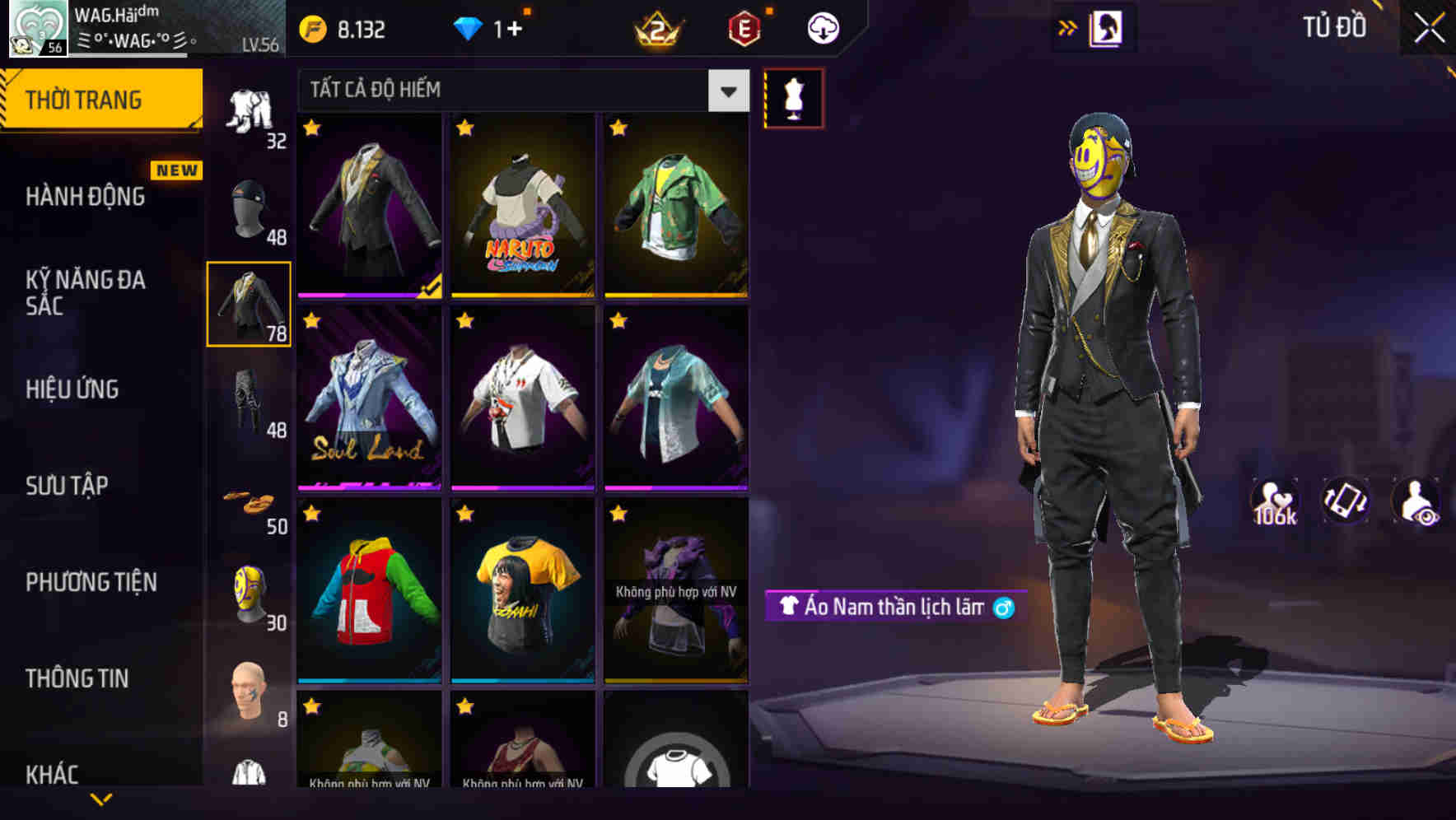Open the PHƯƠNG TIỆN section
The height and width of the screenshot is (820, 1456).
(x=91, y=580)
